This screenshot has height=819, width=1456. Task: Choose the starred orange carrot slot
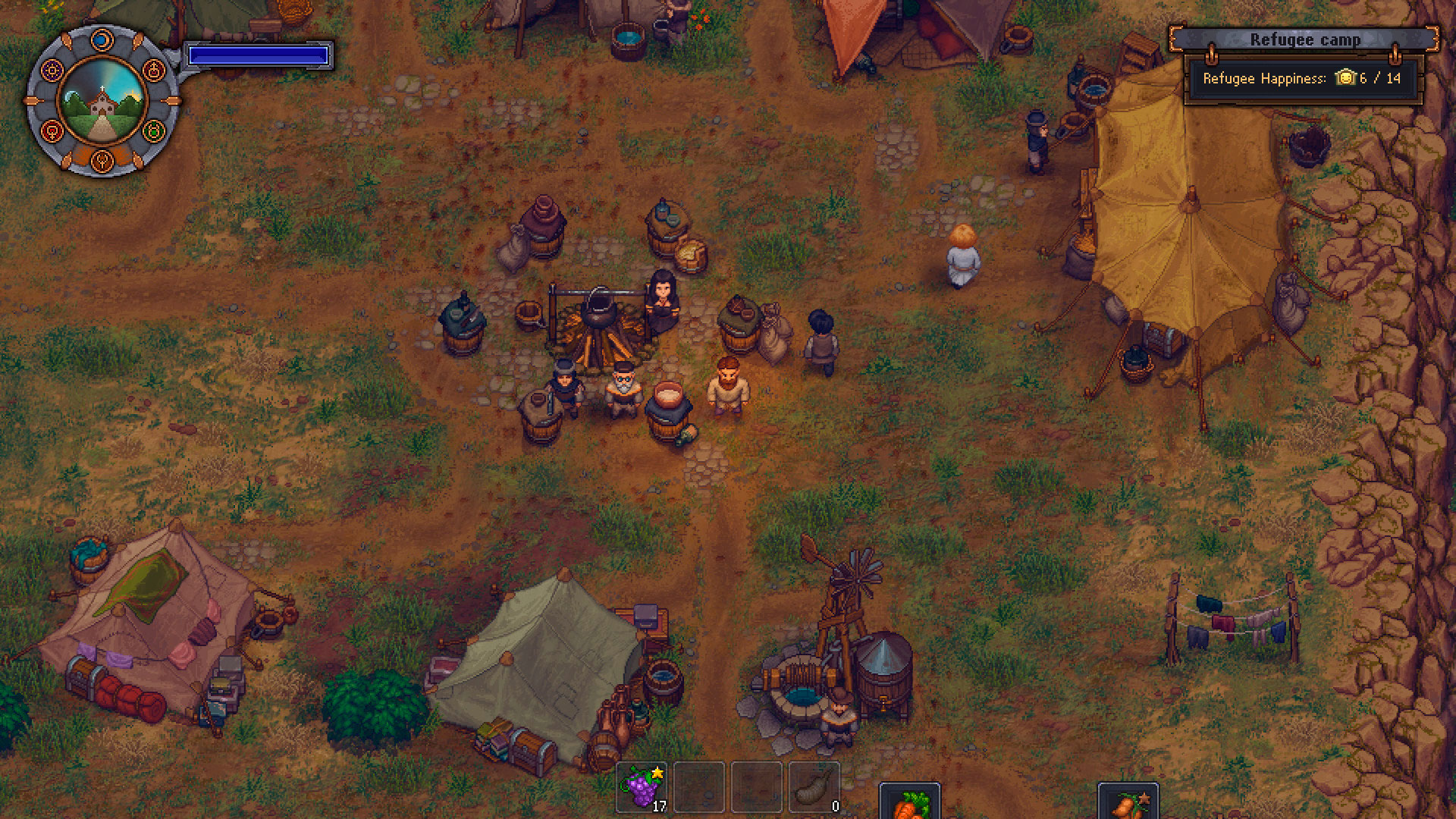coord(1128,804)
